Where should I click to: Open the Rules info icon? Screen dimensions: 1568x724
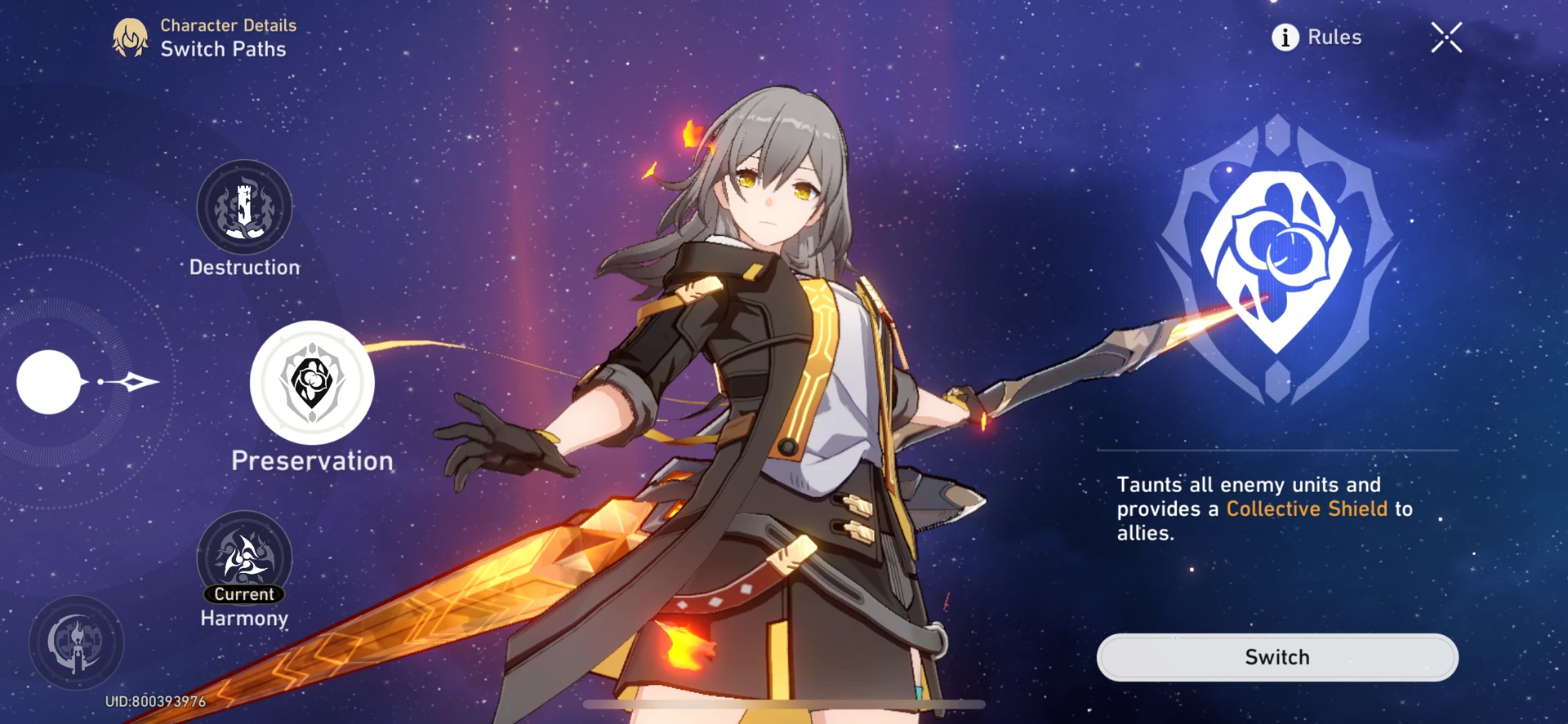(1284, 38)
